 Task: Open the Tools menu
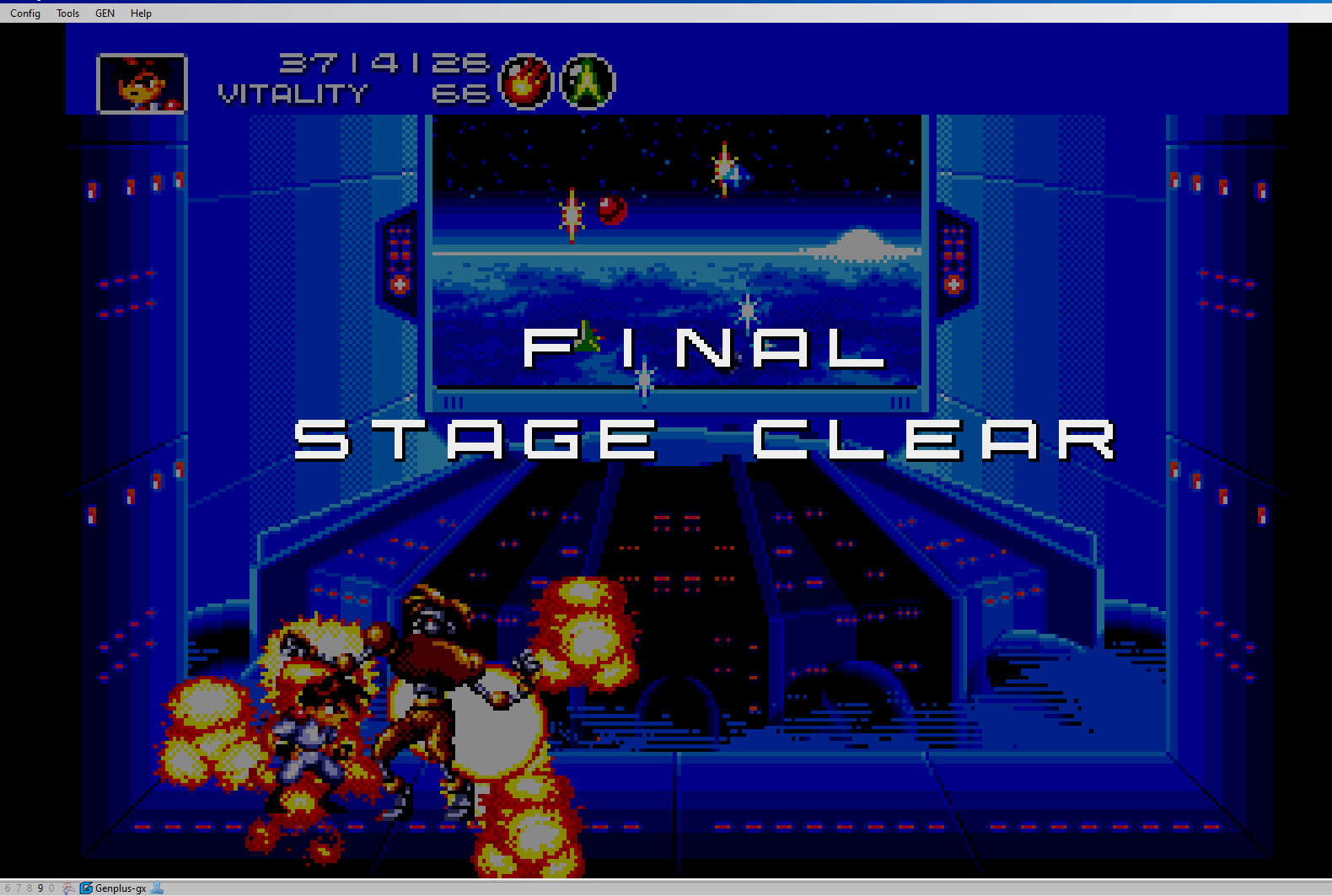click(67, 13)
